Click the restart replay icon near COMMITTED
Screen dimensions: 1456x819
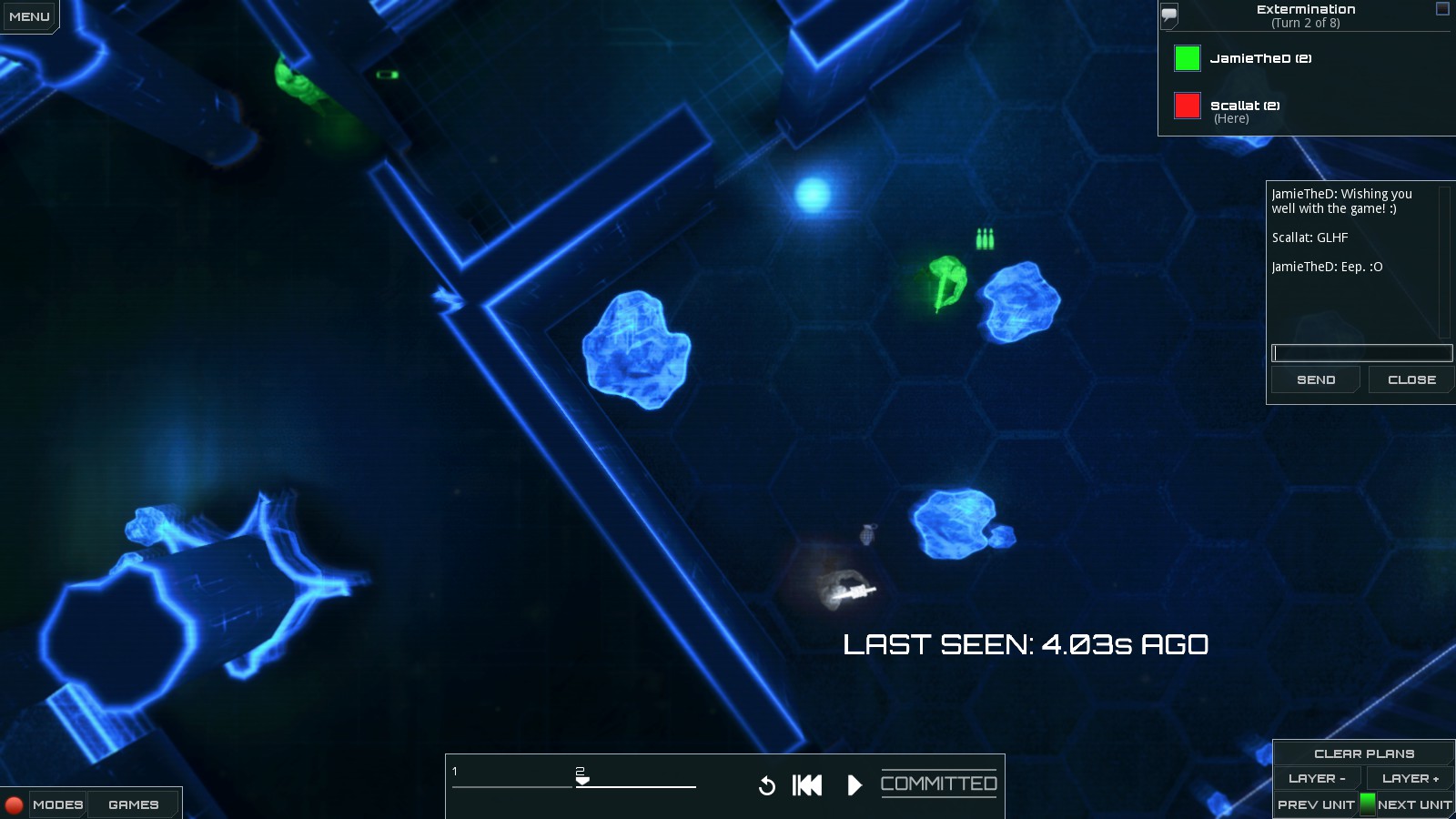click(767, 784)
